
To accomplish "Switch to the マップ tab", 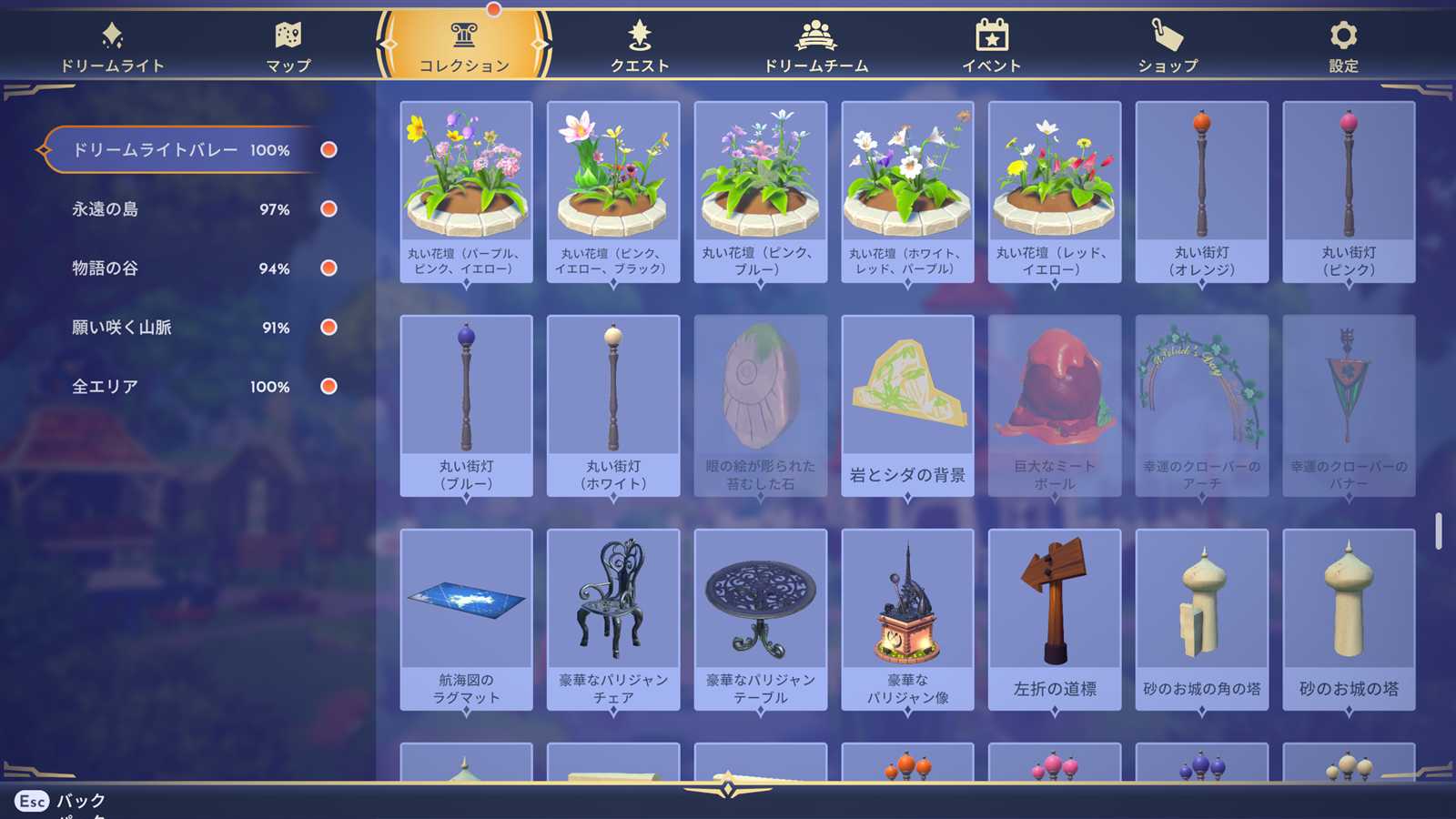I will pos(288,46).
